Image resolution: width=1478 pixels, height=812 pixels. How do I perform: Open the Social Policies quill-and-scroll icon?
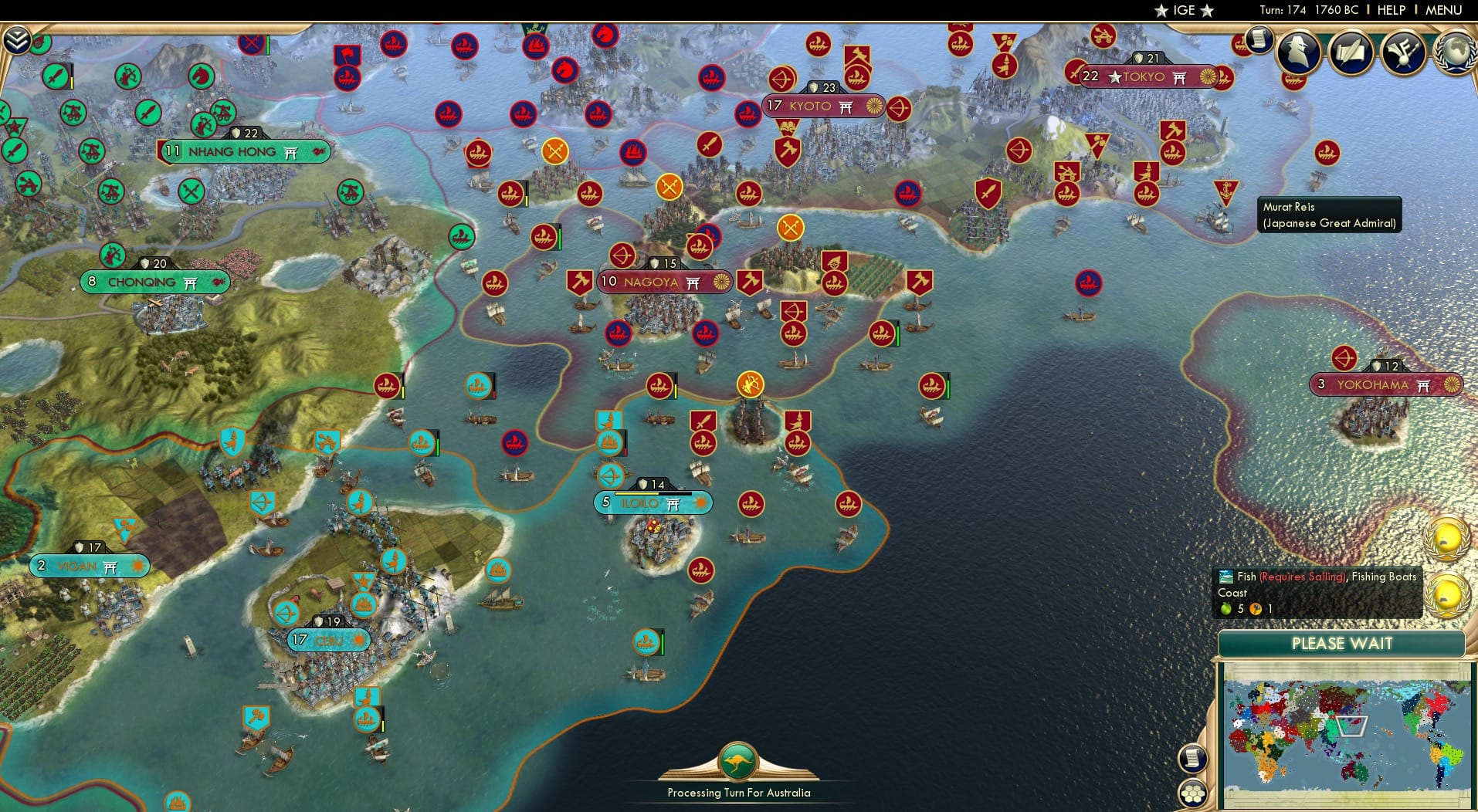(x=1350, y=52)
